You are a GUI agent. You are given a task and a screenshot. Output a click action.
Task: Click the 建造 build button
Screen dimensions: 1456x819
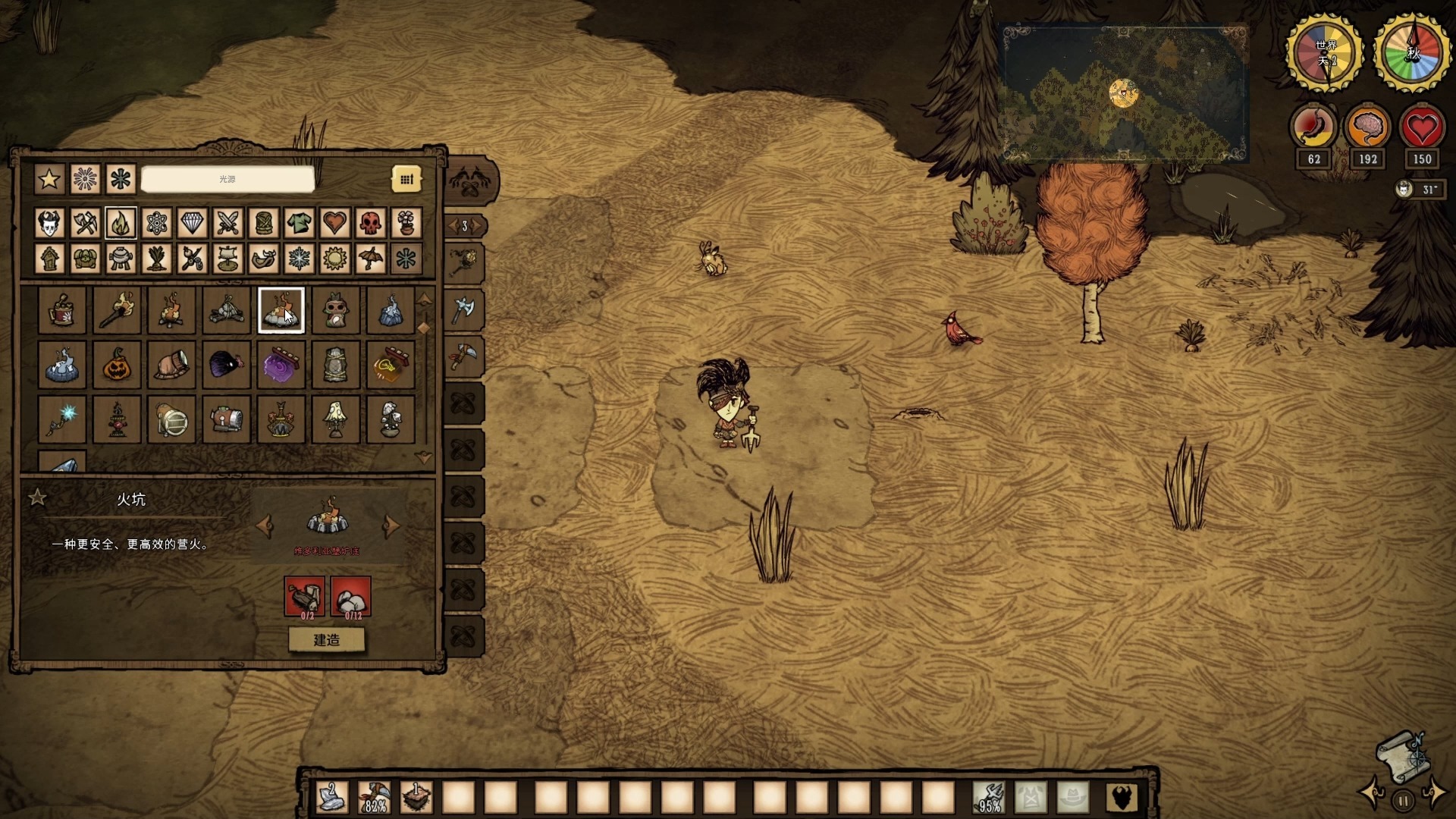click(327, 640)
